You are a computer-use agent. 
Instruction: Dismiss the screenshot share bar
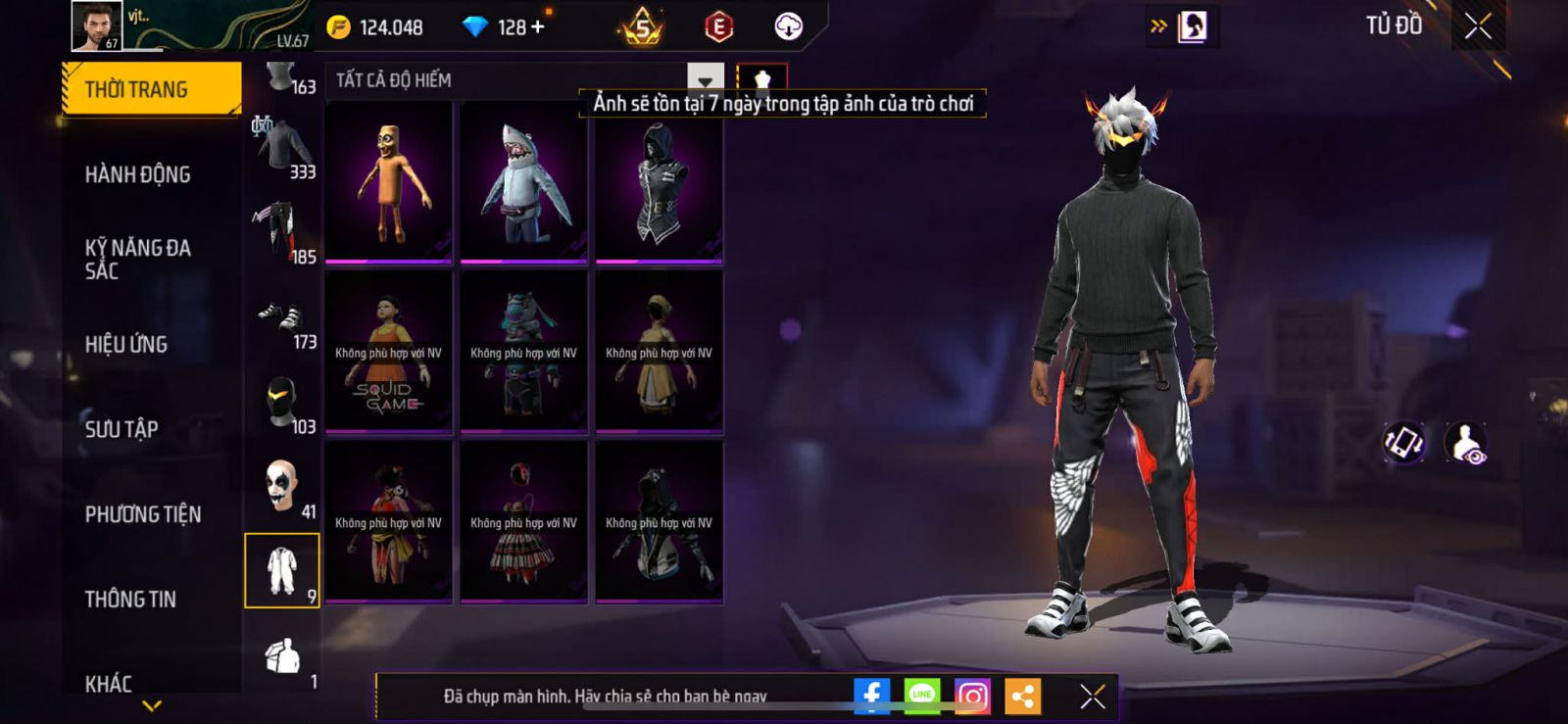(1092, 697)
